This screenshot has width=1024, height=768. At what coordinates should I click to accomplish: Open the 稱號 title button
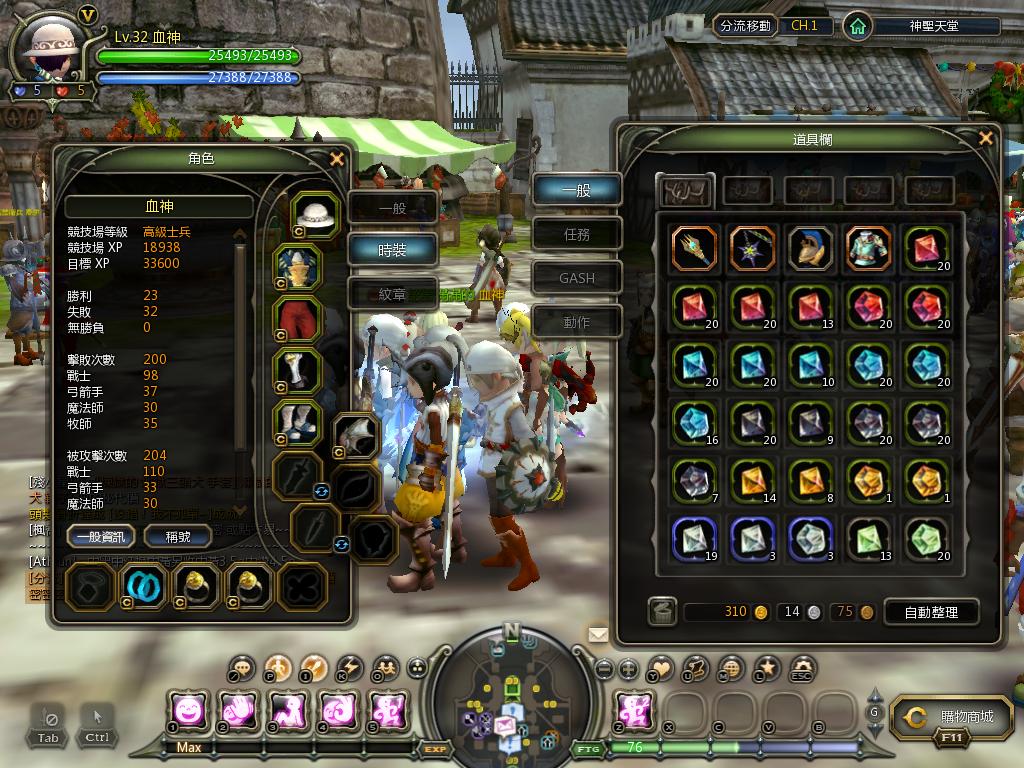point(176,537)
